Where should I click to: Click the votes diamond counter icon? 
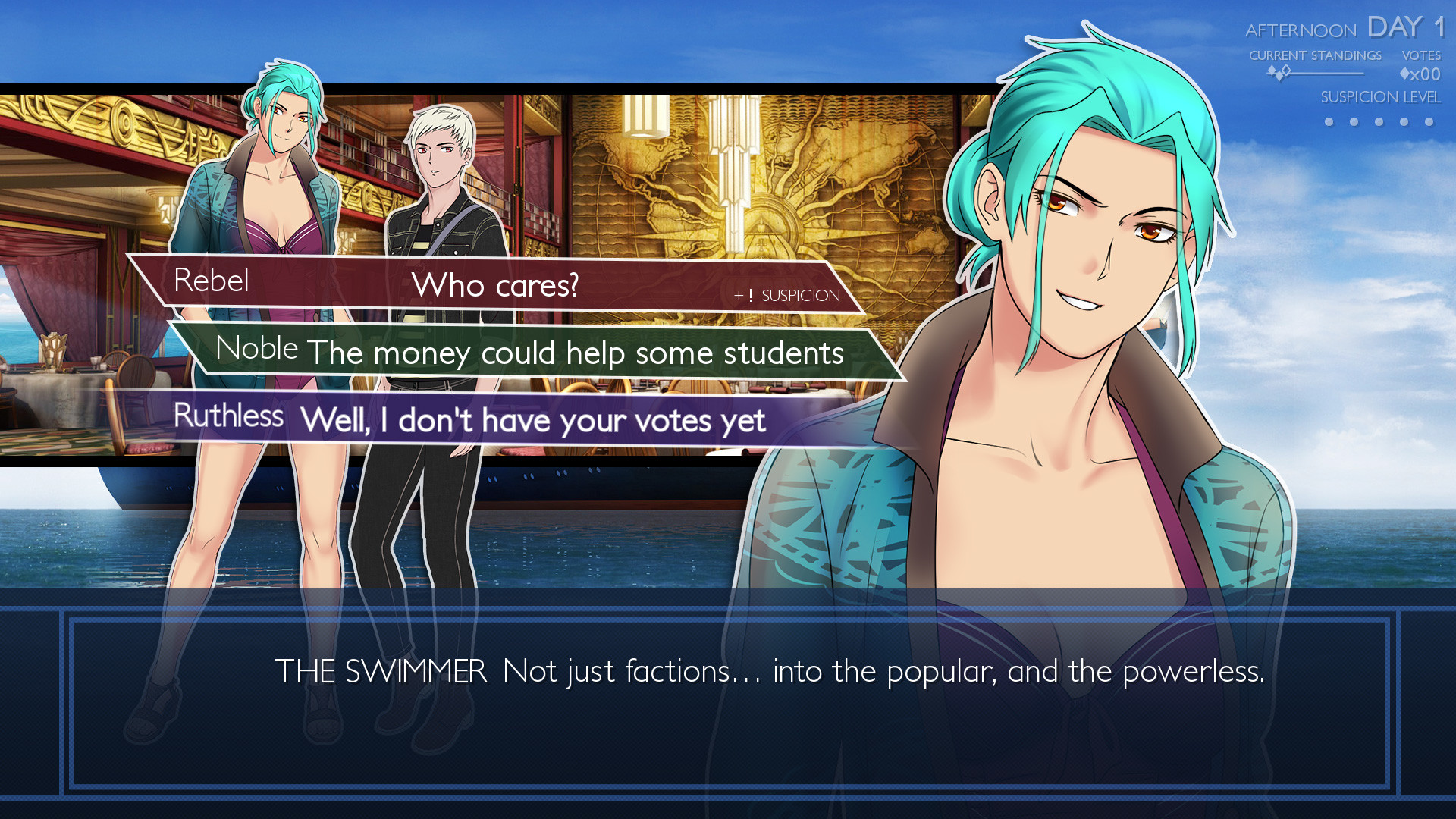[1404, 74]
